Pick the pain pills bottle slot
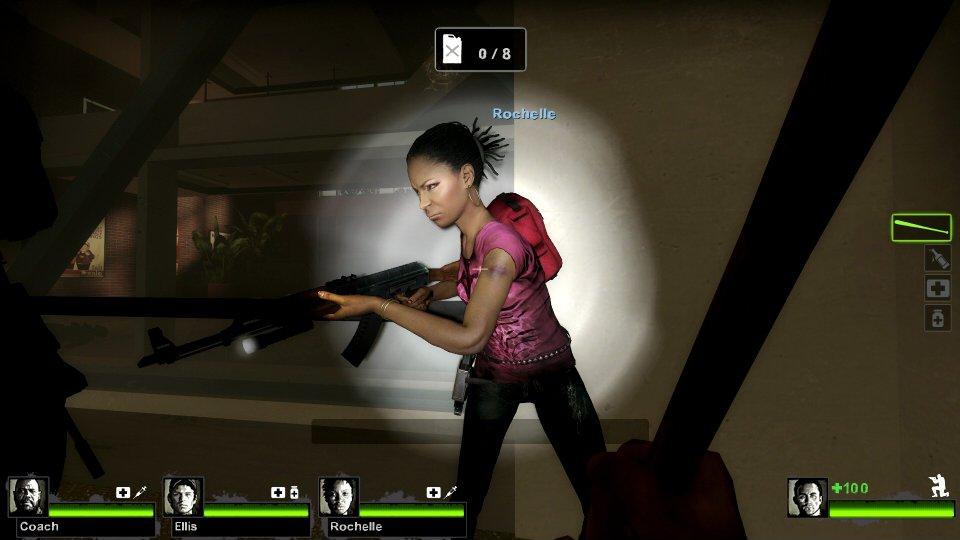This screenshot has width=960, height=540. tap(937, 319)
